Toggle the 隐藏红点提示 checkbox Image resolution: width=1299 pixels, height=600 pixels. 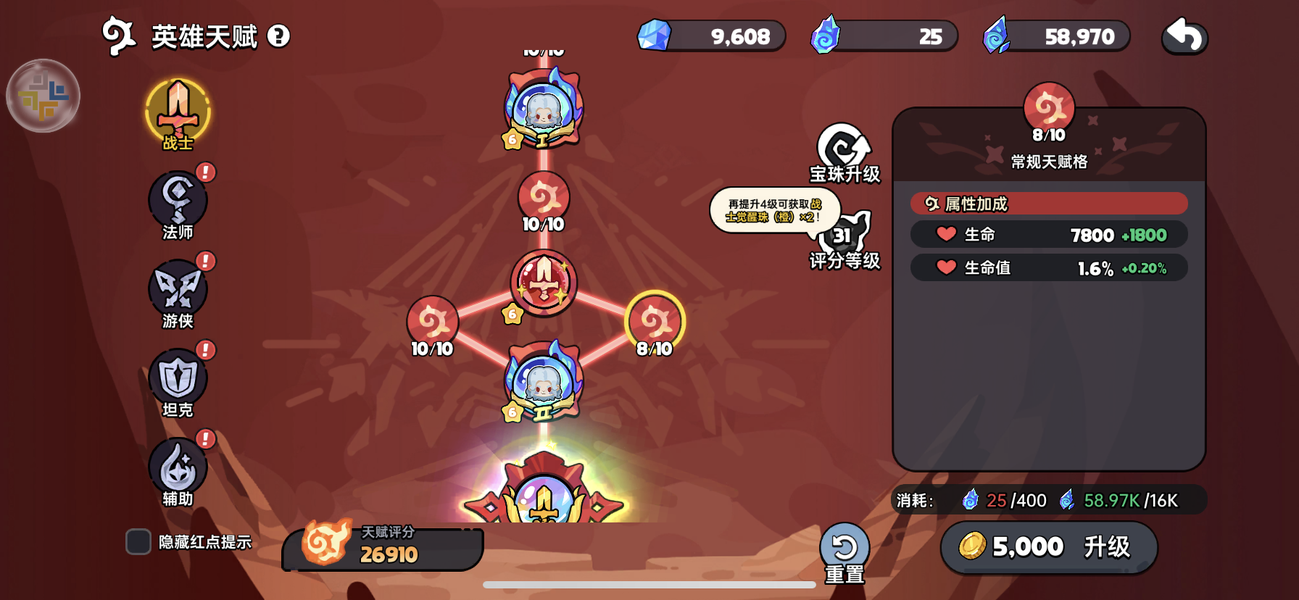click(x=139, y=542)
